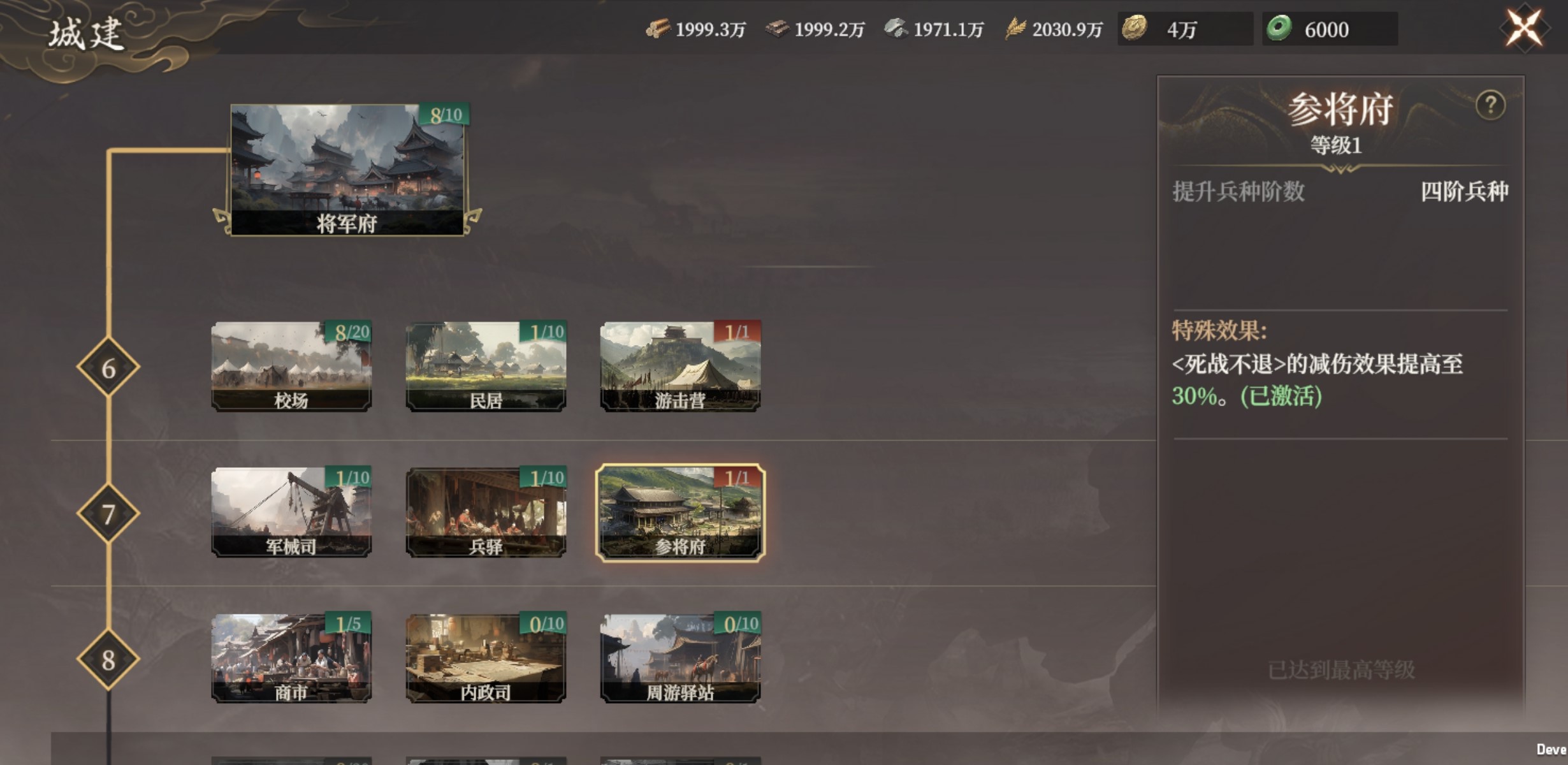Select the tier 8 diamond marker
1568x765 pixels.
click(x=108, y=660)
